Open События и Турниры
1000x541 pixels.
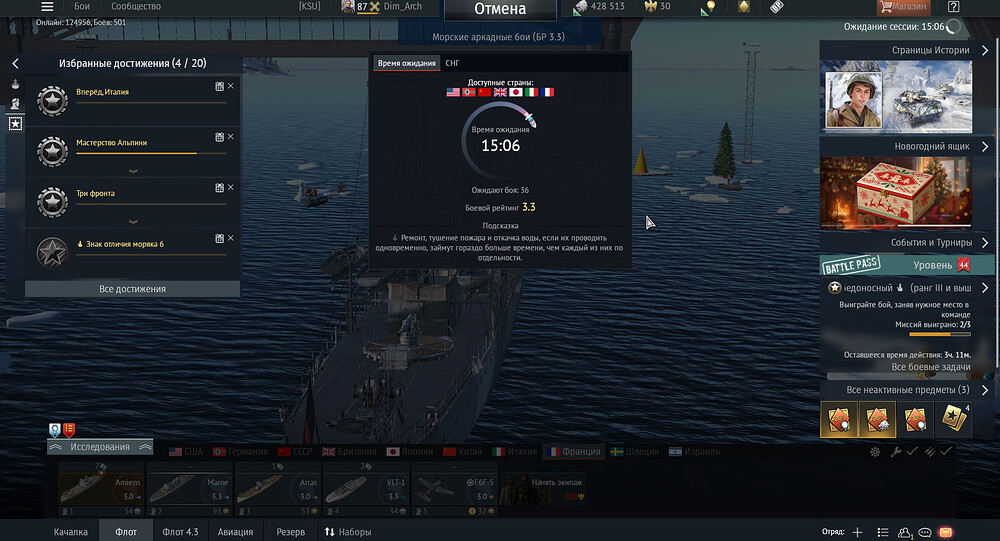tap(908, 243)
